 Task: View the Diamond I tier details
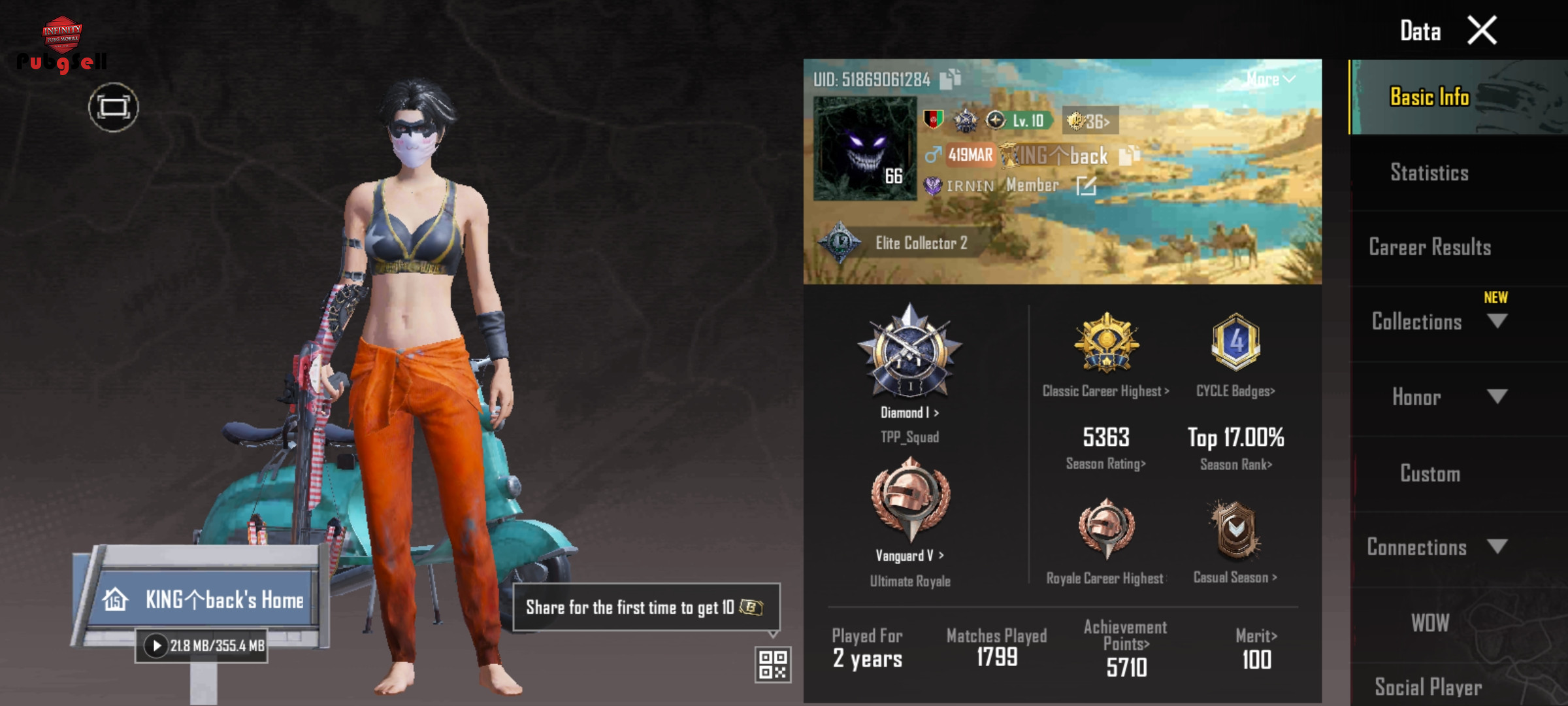[x=909, y=412]
